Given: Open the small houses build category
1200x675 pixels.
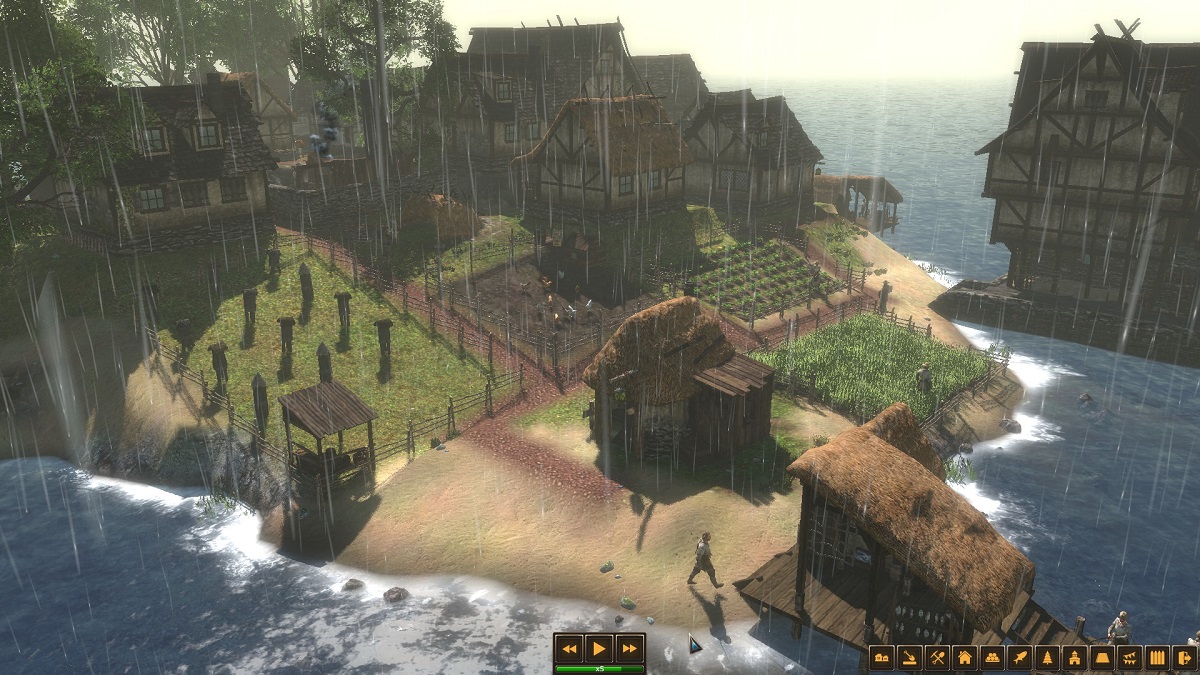Looking at the screenshot, I should point(882,658).
